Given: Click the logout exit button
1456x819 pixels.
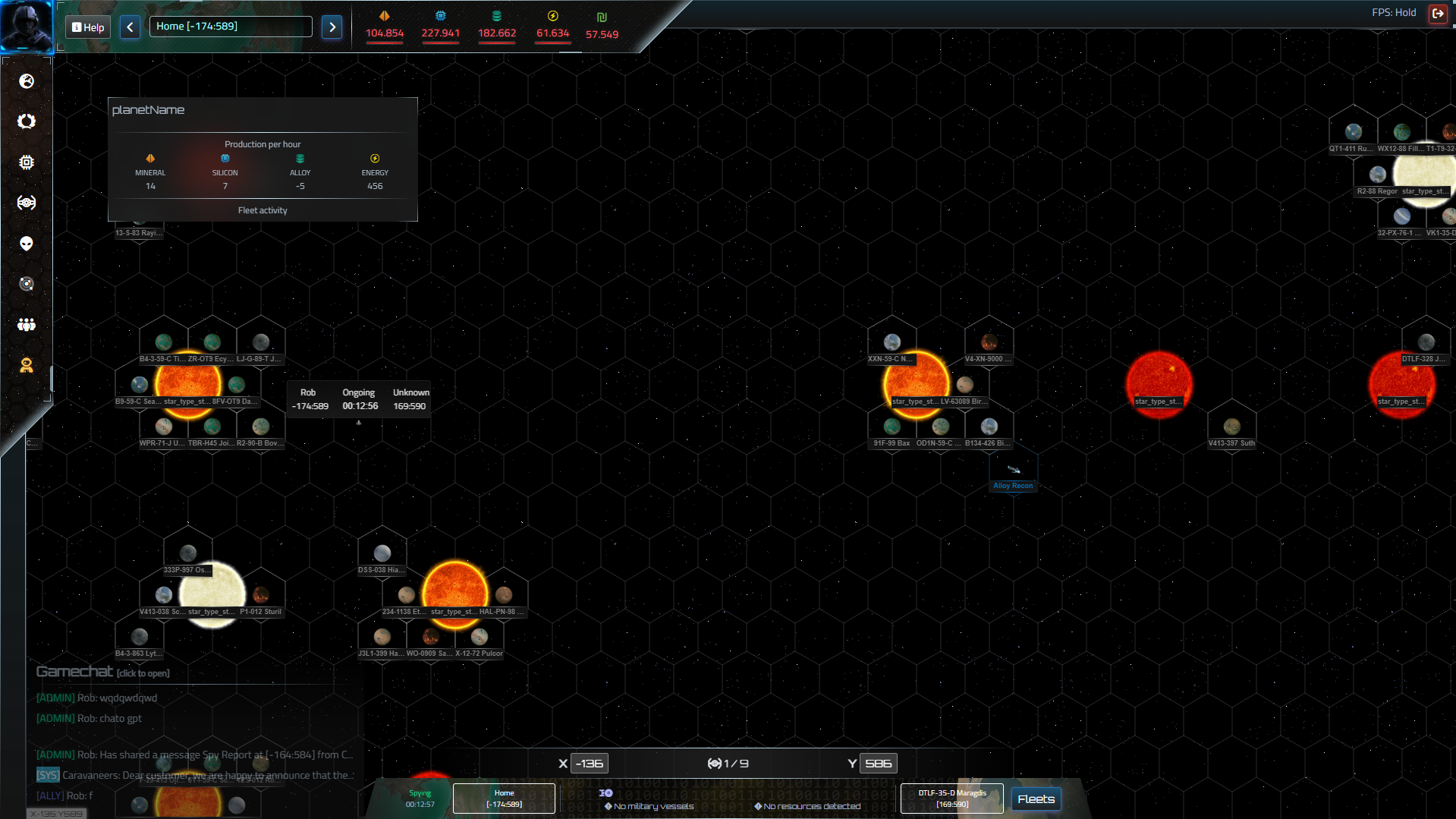Looking at the screenshot, I should (1437, 13).
